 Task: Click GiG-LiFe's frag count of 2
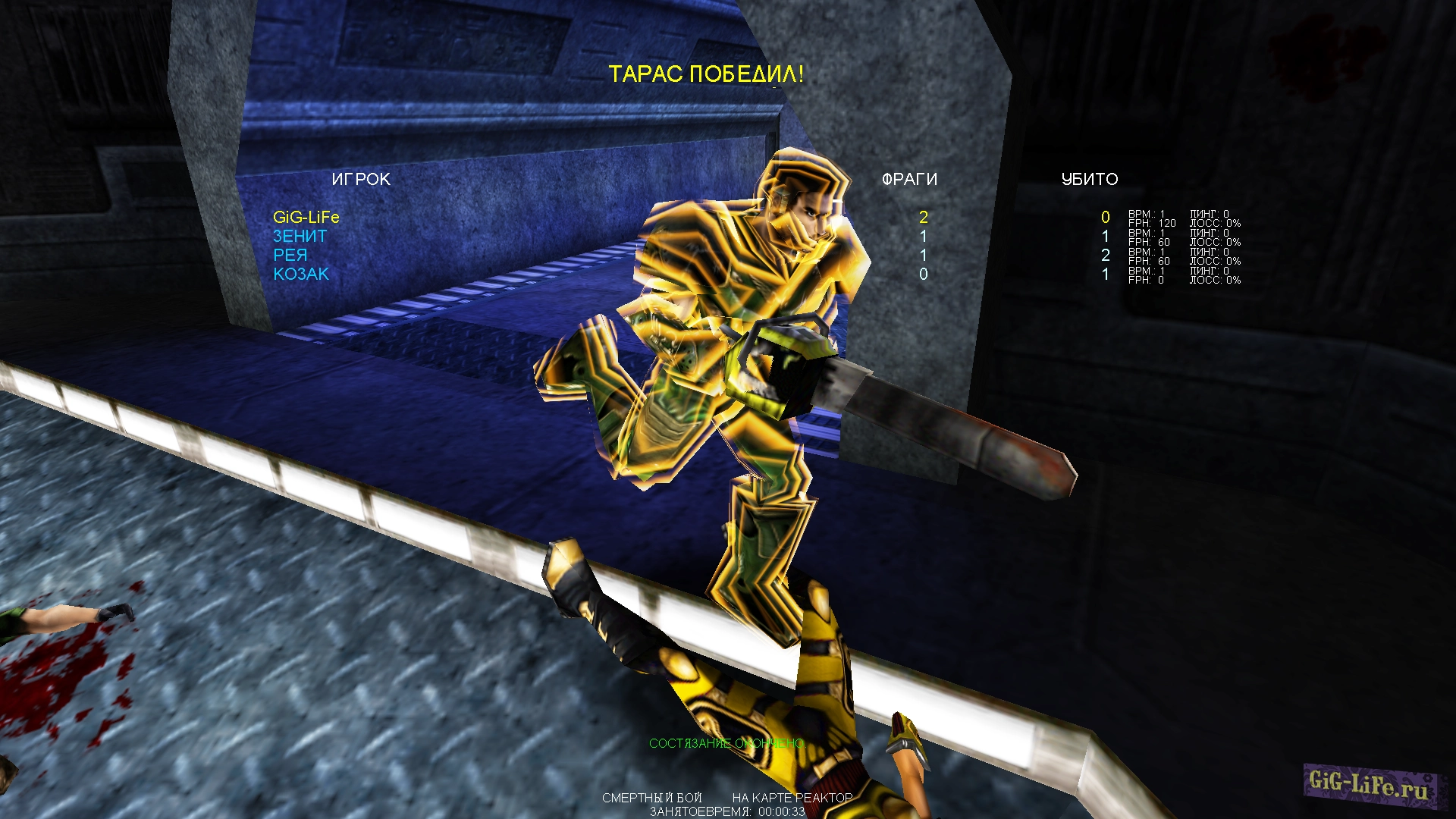pos(922,217)
